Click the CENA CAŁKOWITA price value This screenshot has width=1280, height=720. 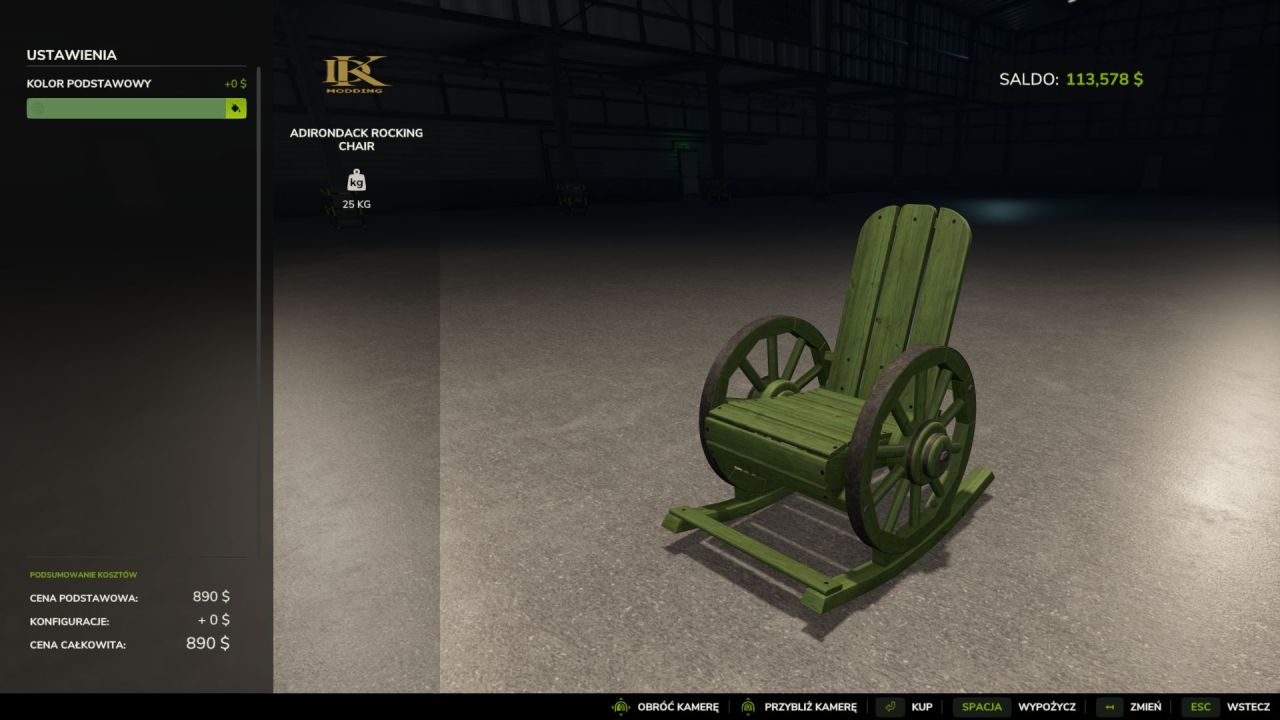(x=206, y=643)
